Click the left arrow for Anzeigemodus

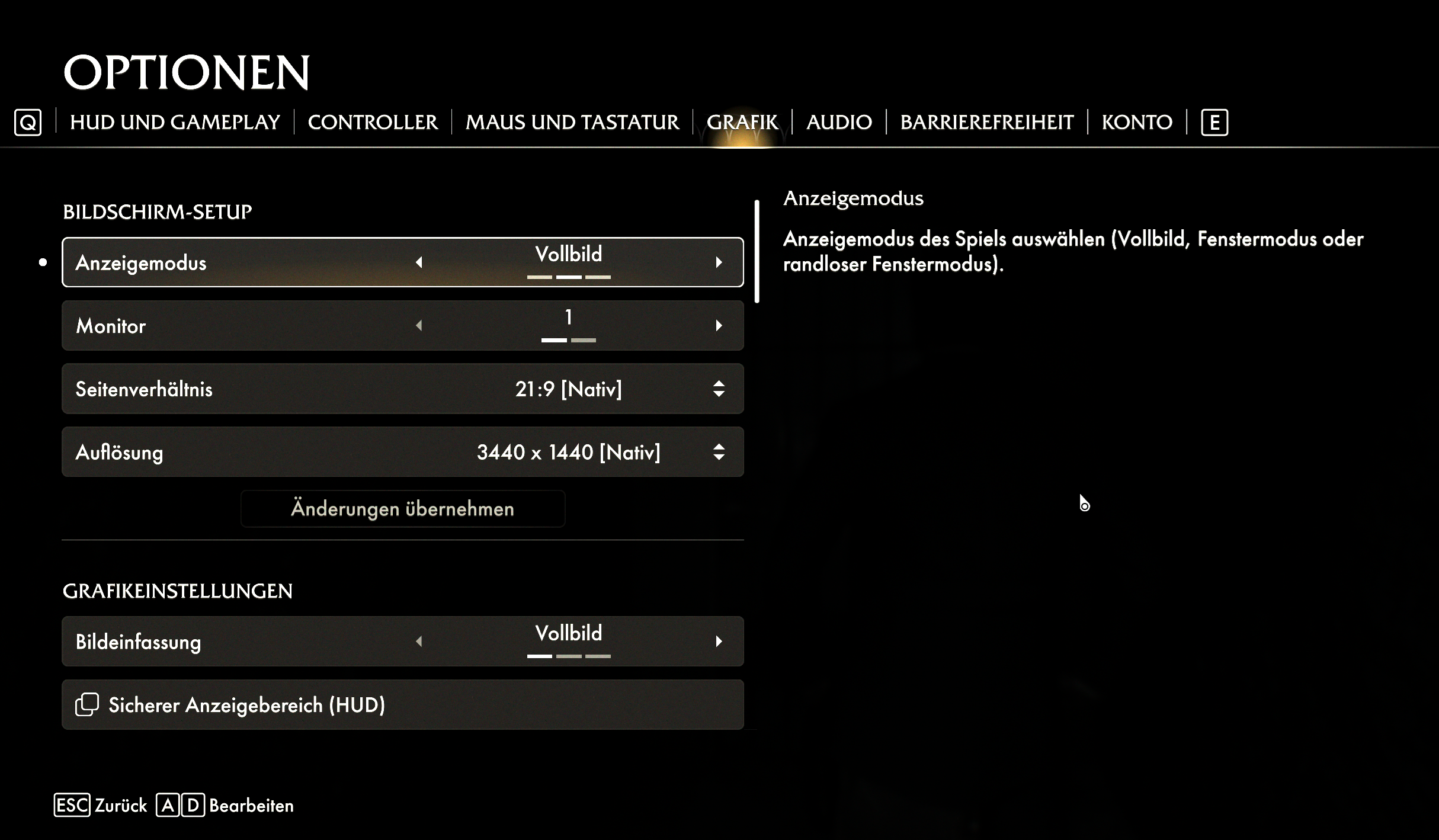point(419,262)
